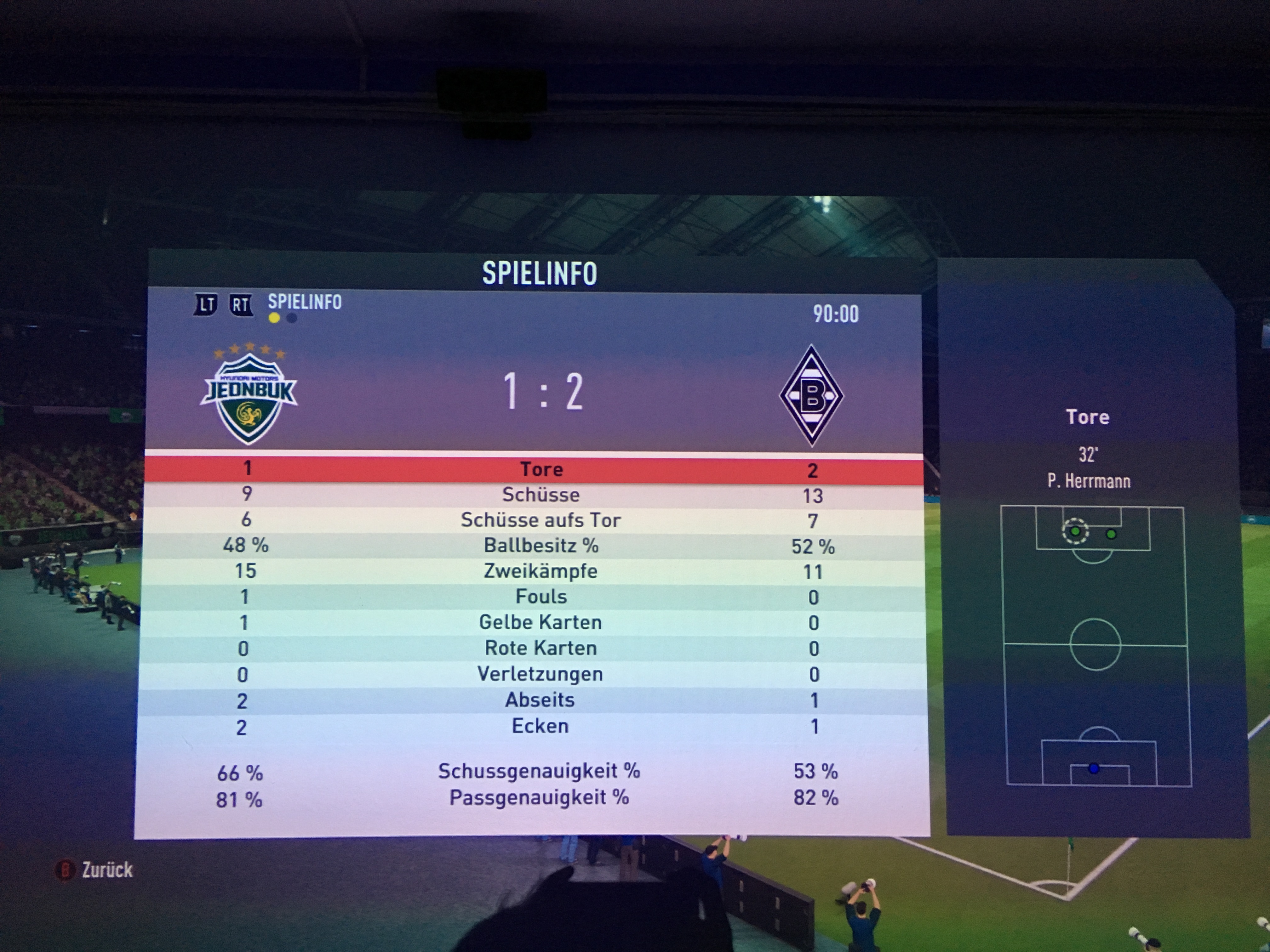
Task: Click the yellow first page indicator dot
Action: [x=274, y=318]
